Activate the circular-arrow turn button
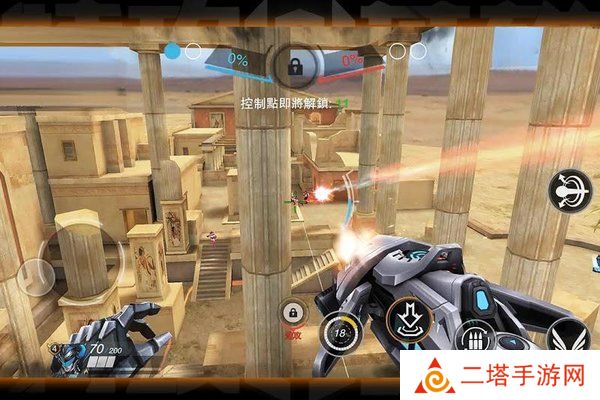Screen dimensions: 600x400 point(570,191)
